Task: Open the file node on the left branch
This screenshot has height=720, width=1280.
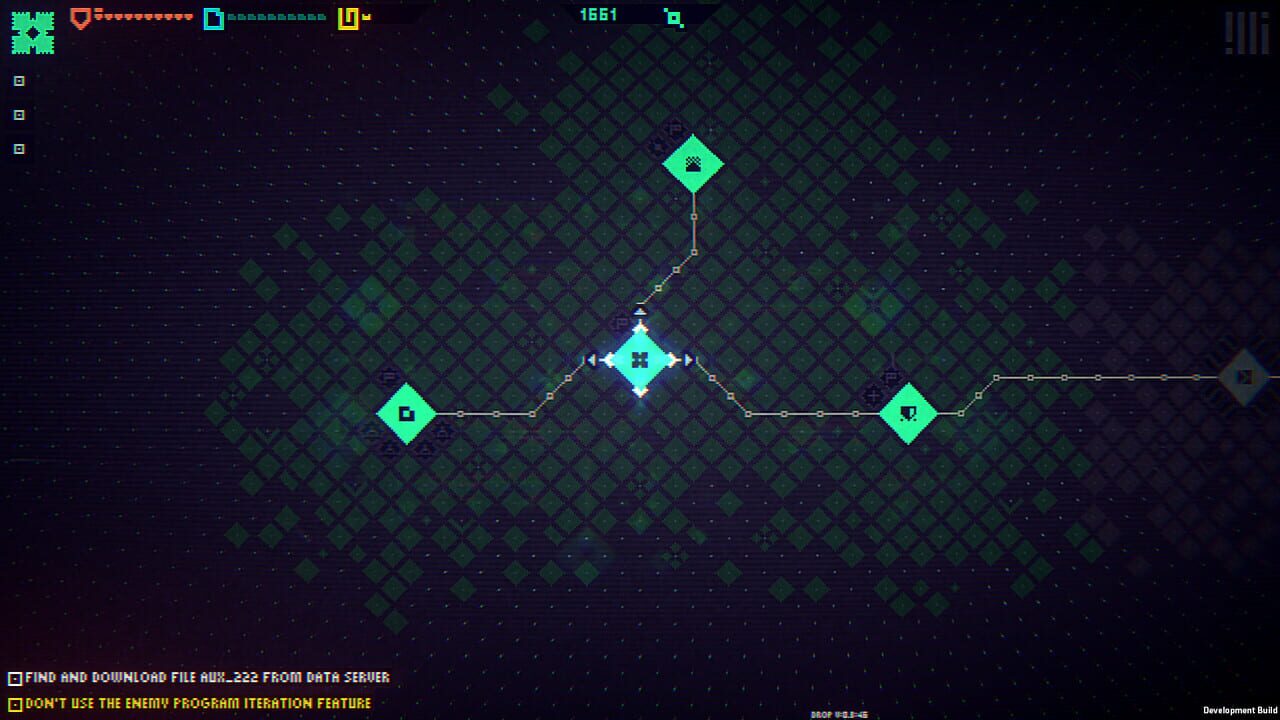Action: point(406,412)
